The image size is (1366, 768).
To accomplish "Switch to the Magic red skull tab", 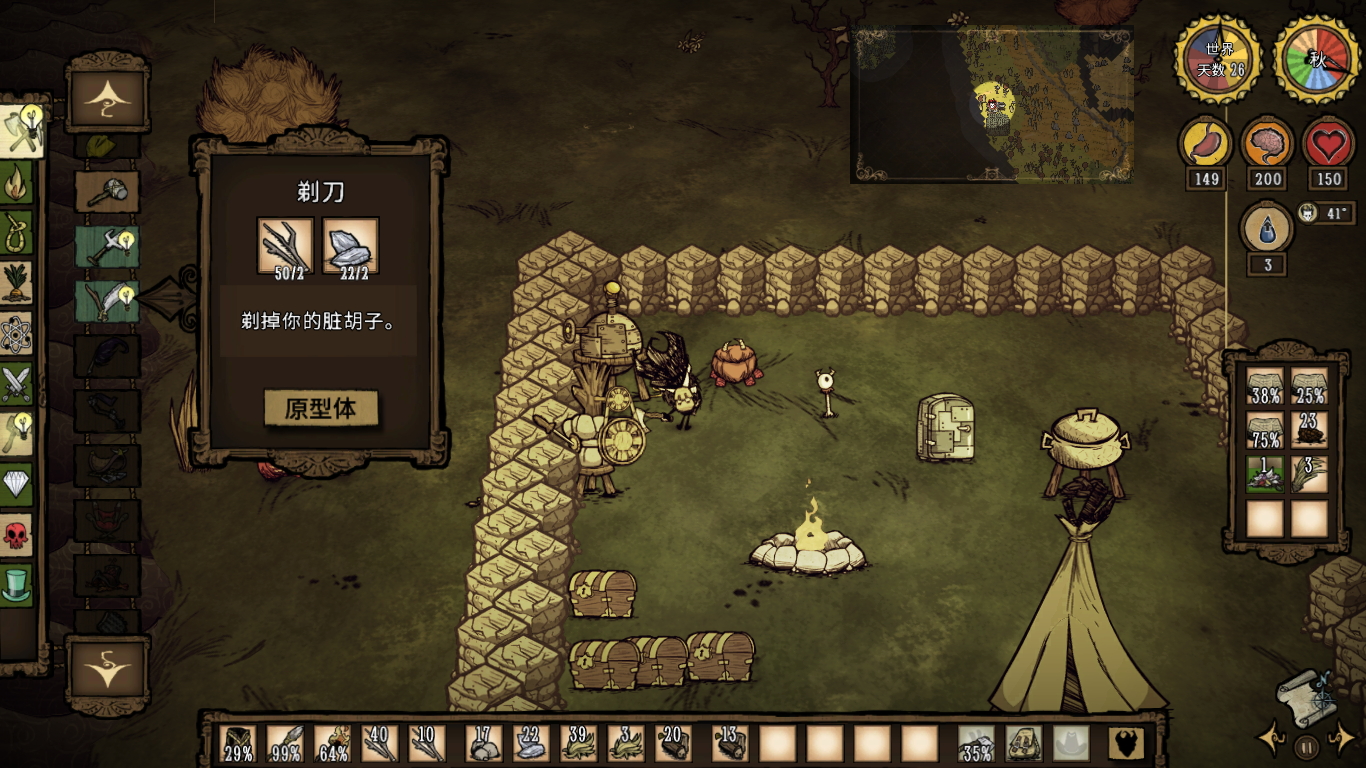I will (x=17, y=535).
